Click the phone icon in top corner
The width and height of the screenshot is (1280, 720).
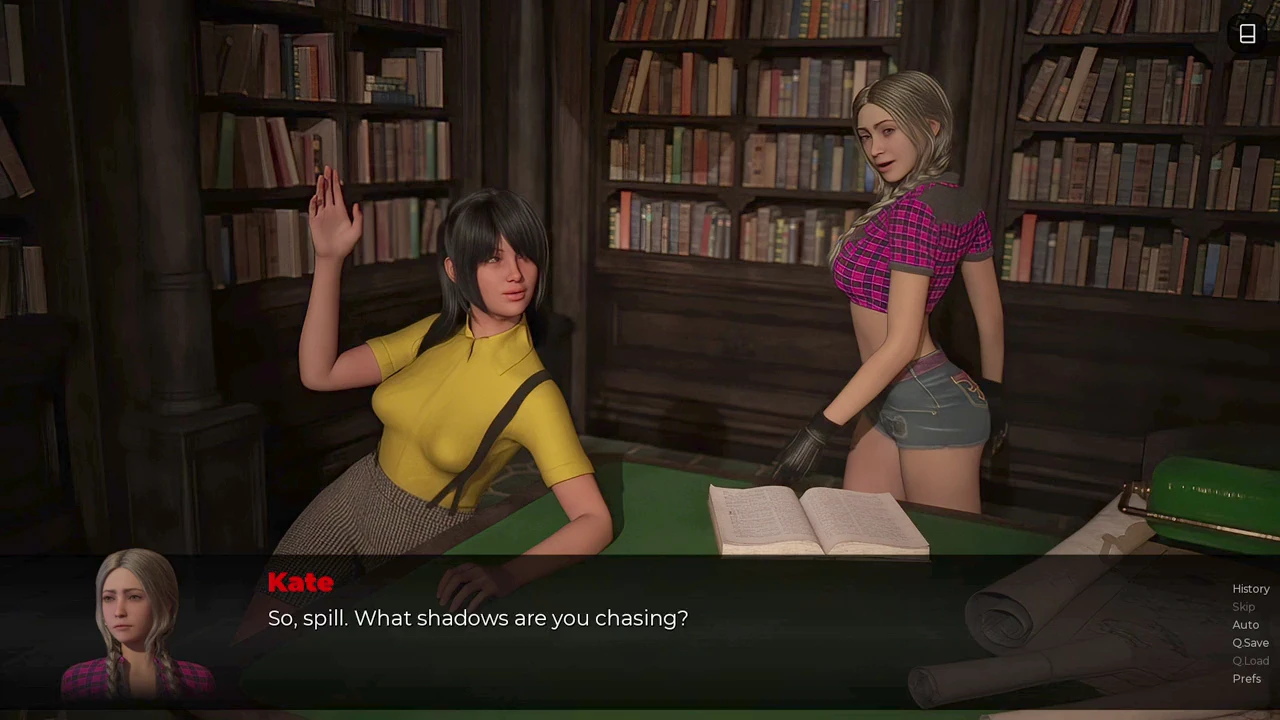tap(1247, 34)
